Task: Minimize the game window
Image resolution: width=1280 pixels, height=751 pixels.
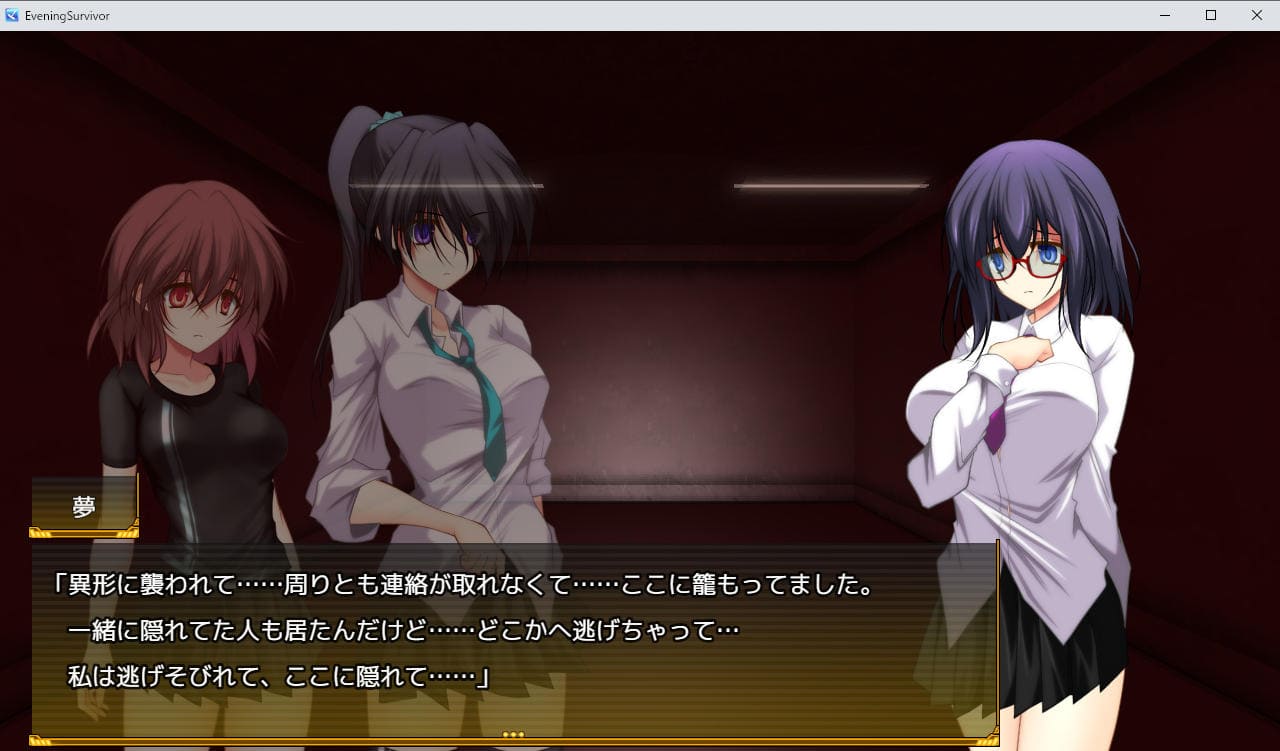Action: pyautogui.click(x=1165, y=15)
